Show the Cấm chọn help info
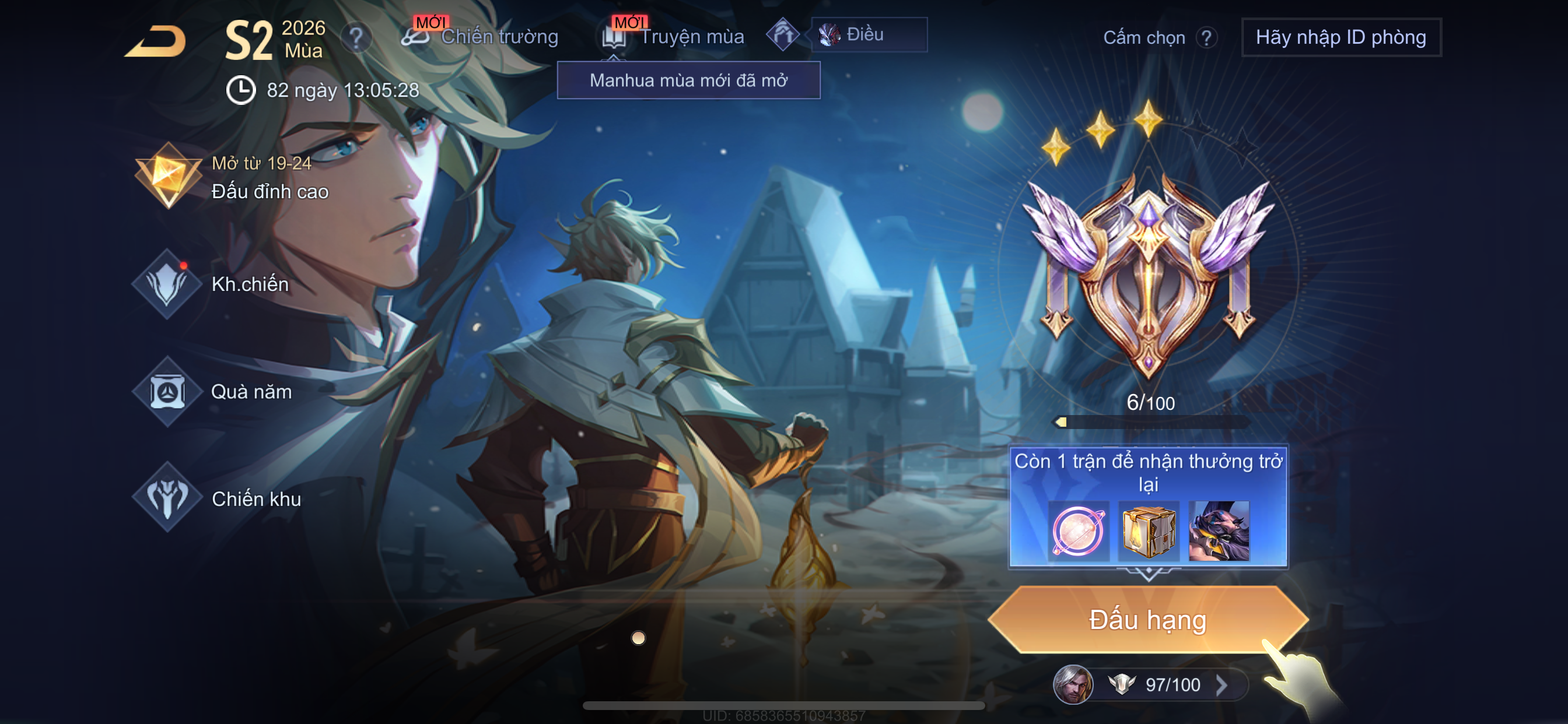 coord(1206,38)
